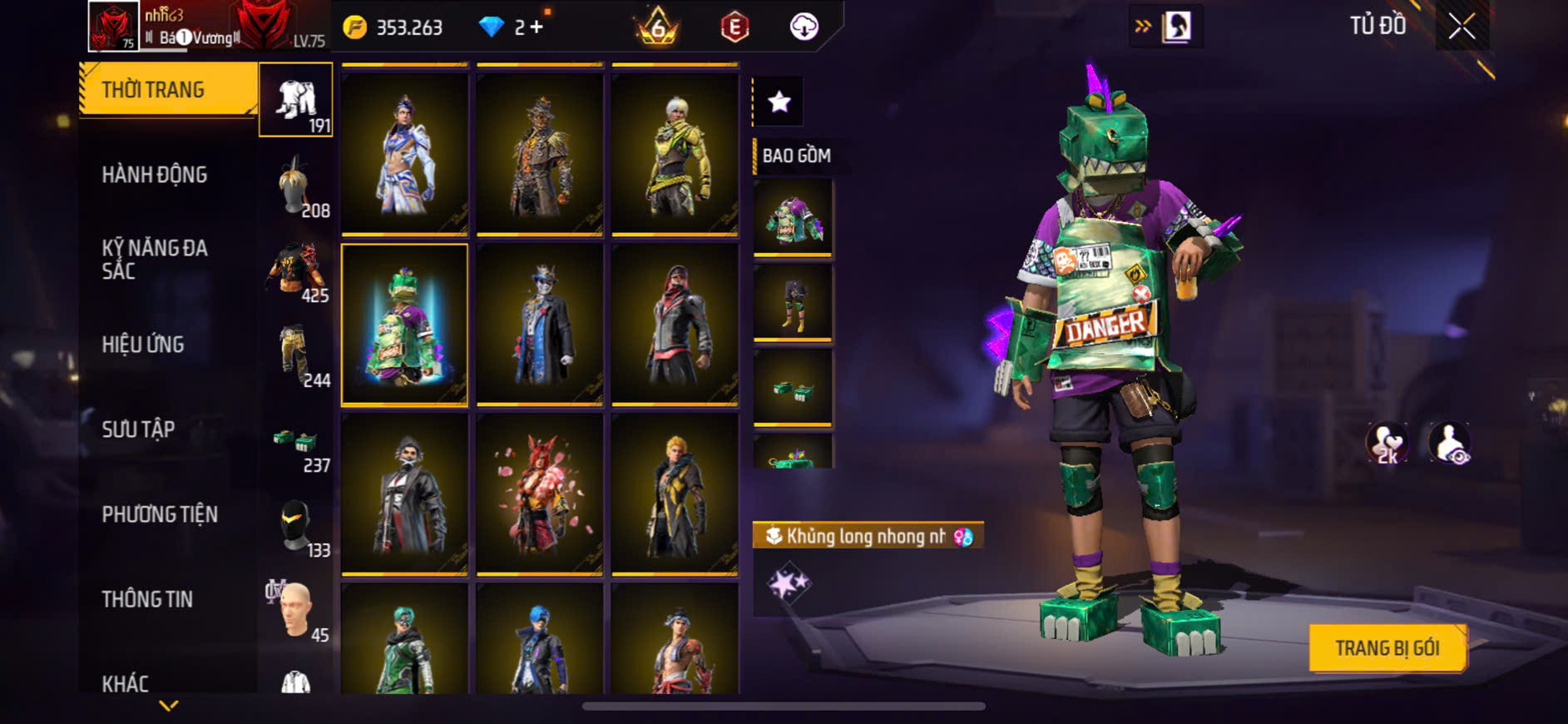Viewport: 1568px width, 724px height.
Task: Select the green dinosaur costume bundle
Action: (x=404, y=325)
